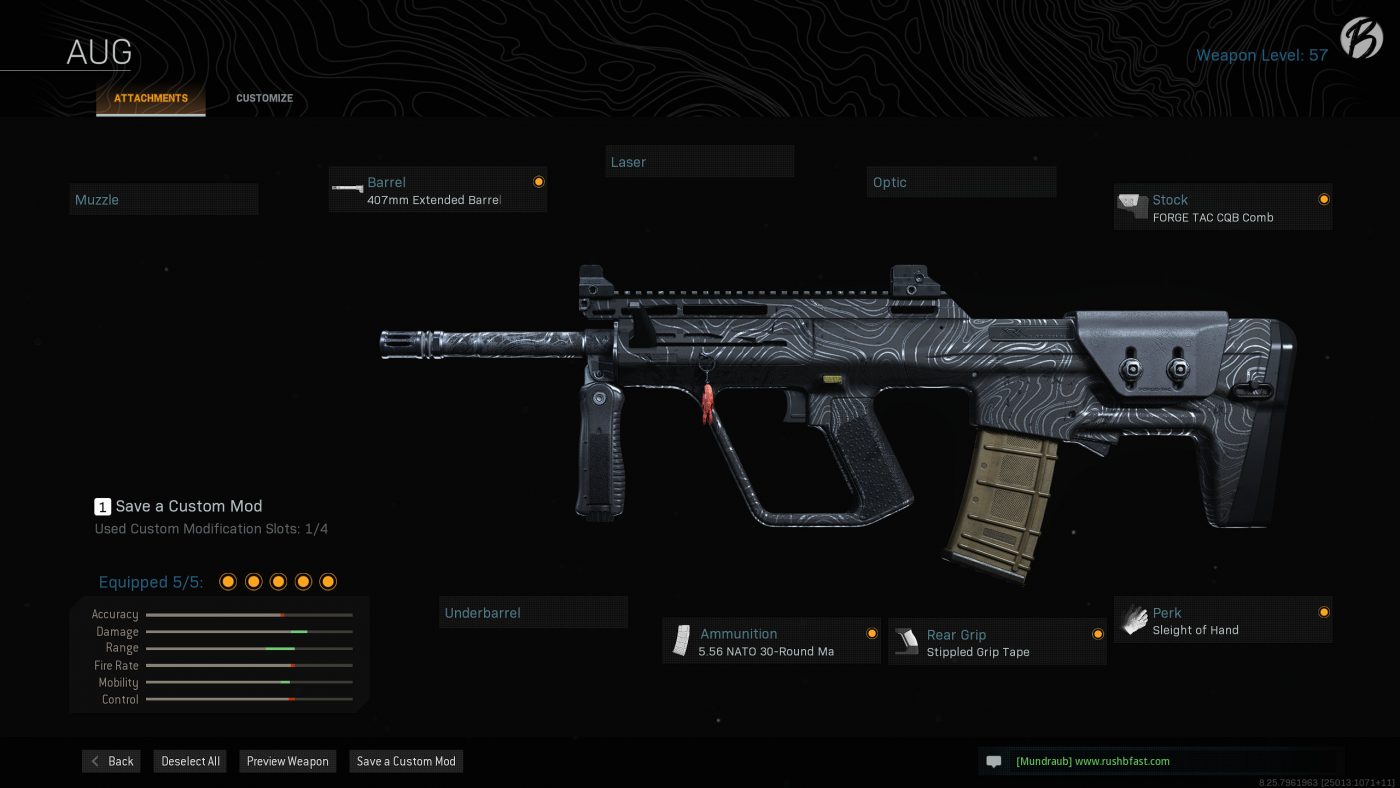Open the 5.56 NATO magazine icon
This screenshot has height=788, width=1400.
[683, 640]
